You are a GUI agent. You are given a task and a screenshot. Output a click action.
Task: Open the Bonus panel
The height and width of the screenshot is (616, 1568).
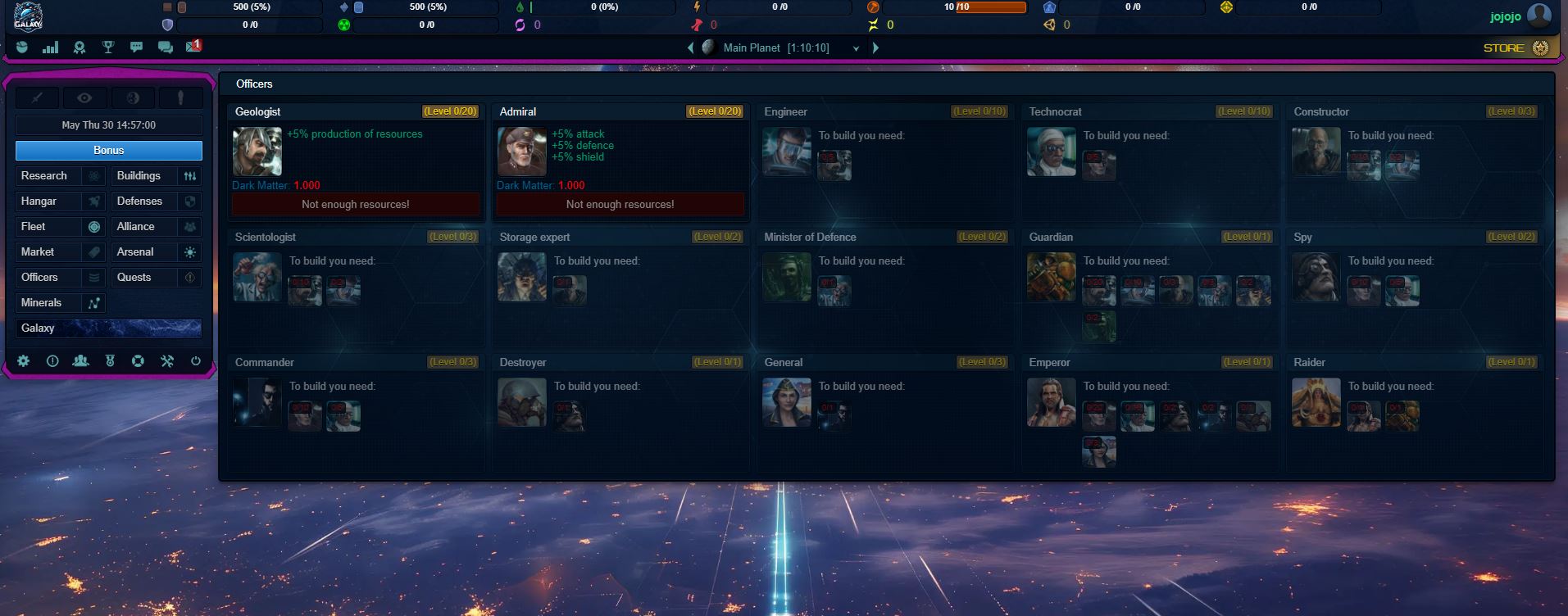(108, 151)
